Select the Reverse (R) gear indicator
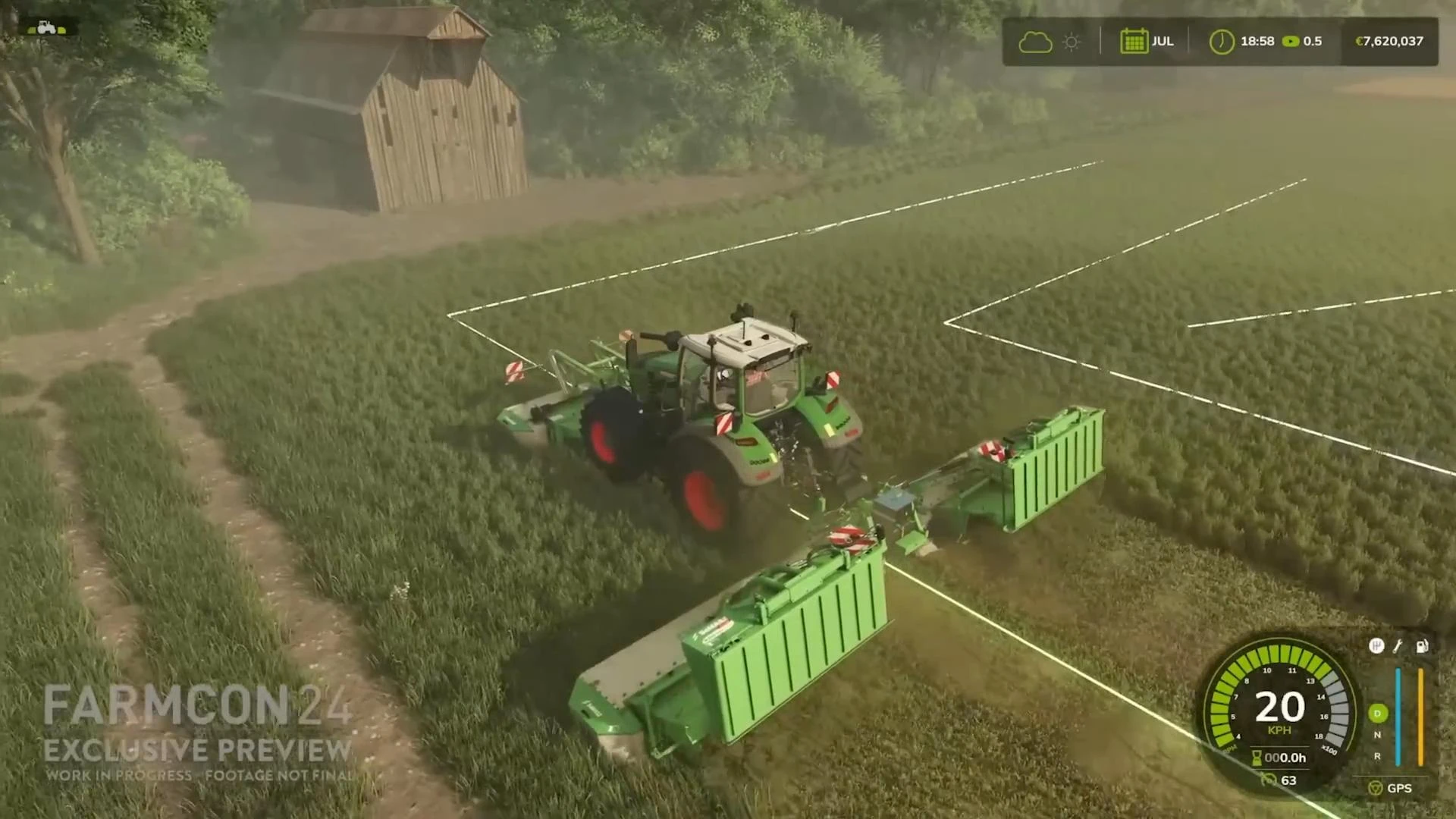The width and height of the screenshot is (1456, 819). click(x=1377, y=757)
